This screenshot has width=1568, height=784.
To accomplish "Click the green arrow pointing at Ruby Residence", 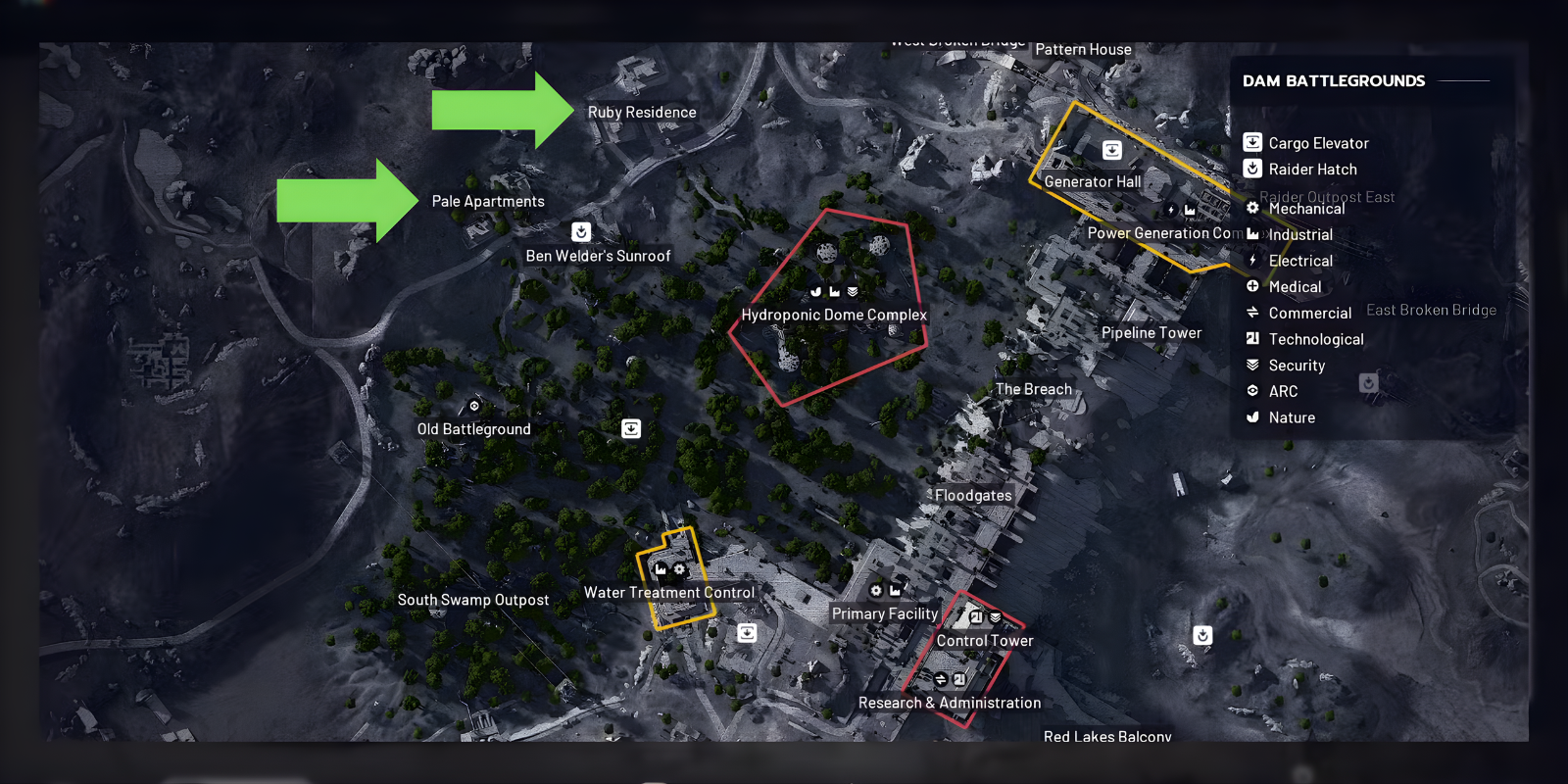I will tap(502, 111).
